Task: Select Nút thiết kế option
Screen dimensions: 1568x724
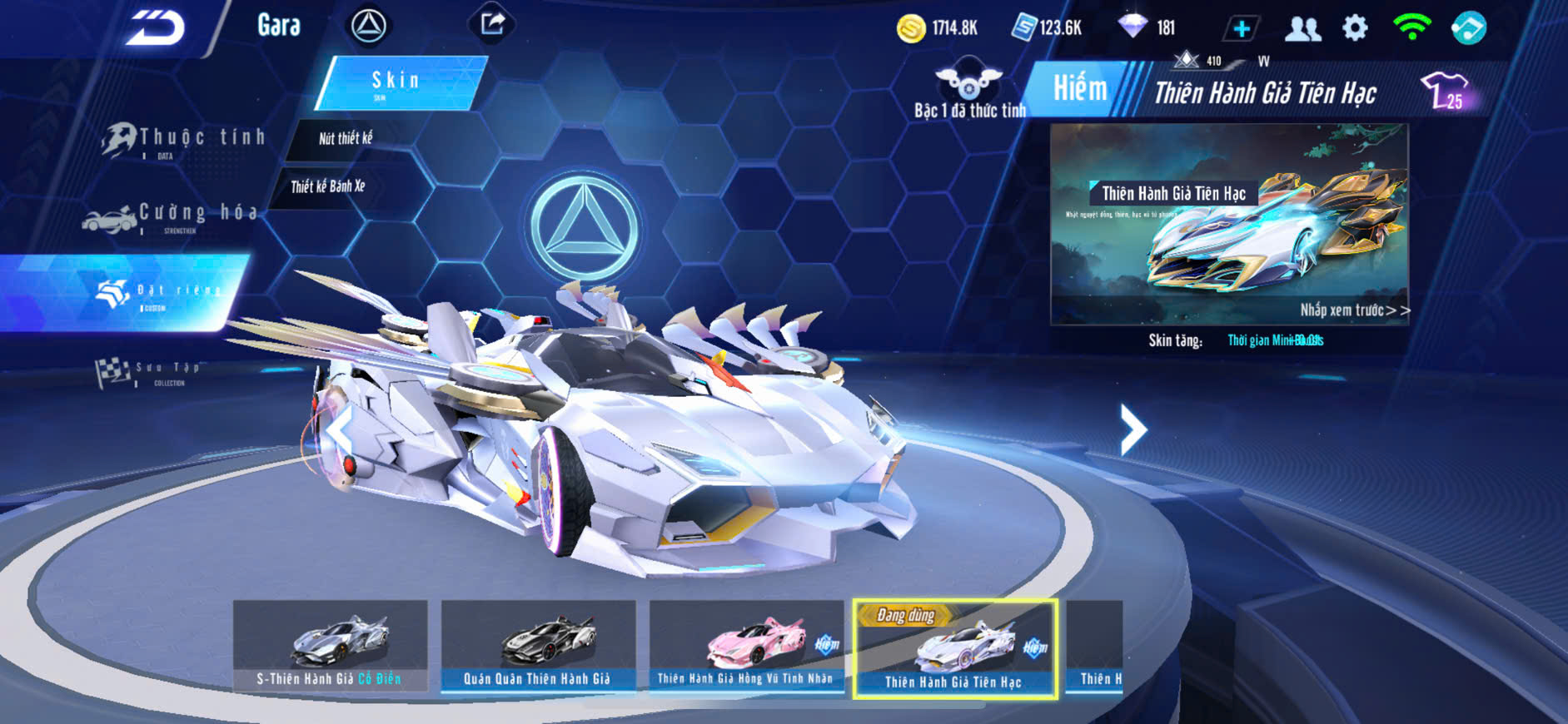Action: pyautogui.click(x=346, y=139)
